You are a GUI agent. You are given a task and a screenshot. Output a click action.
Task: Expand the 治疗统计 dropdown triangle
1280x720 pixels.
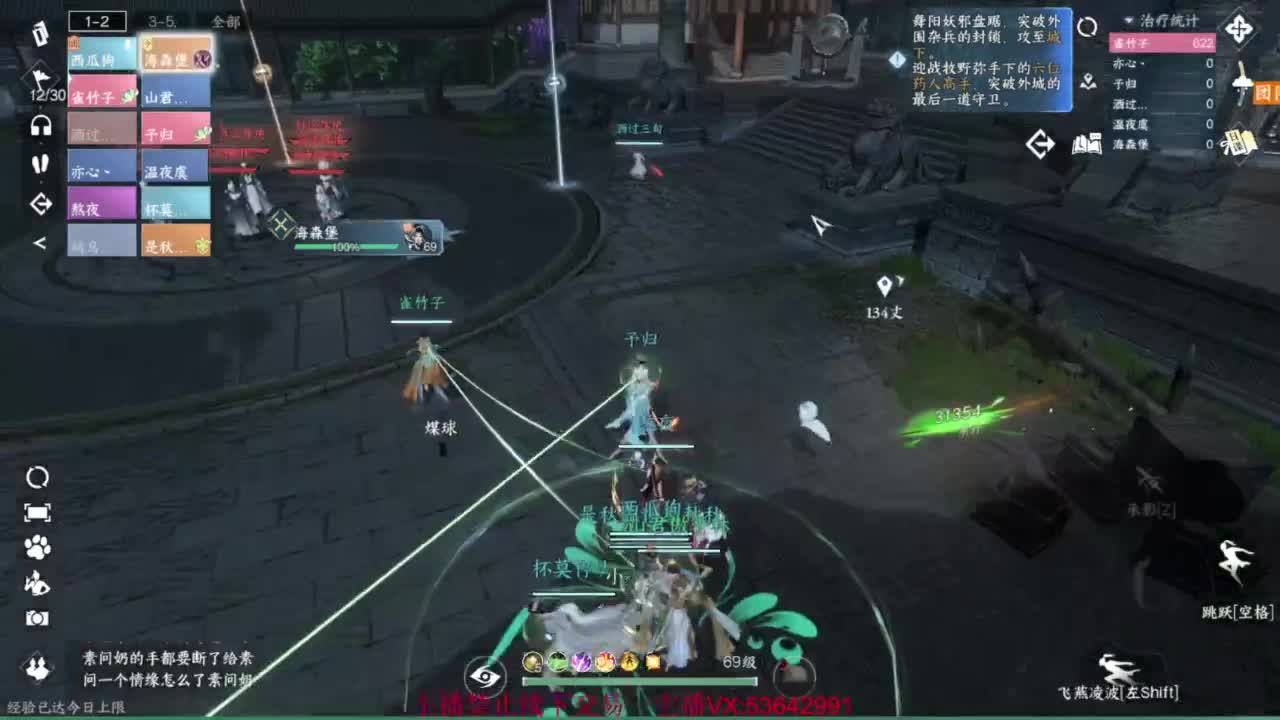1127,21
